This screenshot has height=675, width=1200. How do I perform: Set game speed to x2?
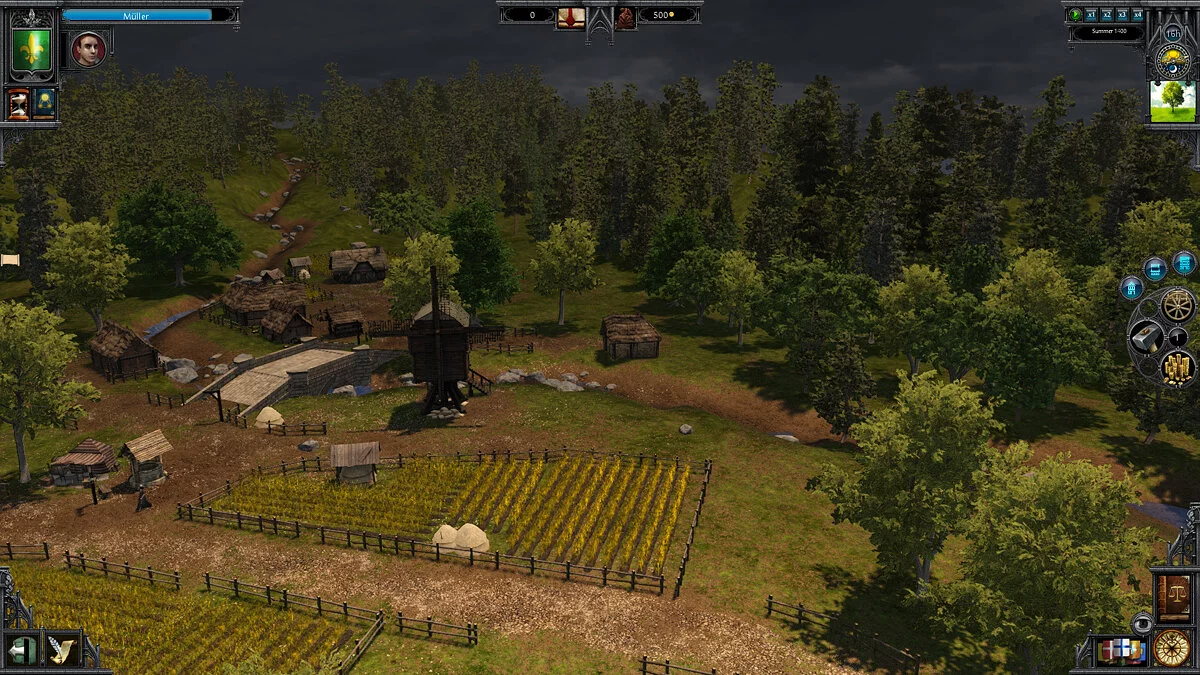click(1106, 15)
